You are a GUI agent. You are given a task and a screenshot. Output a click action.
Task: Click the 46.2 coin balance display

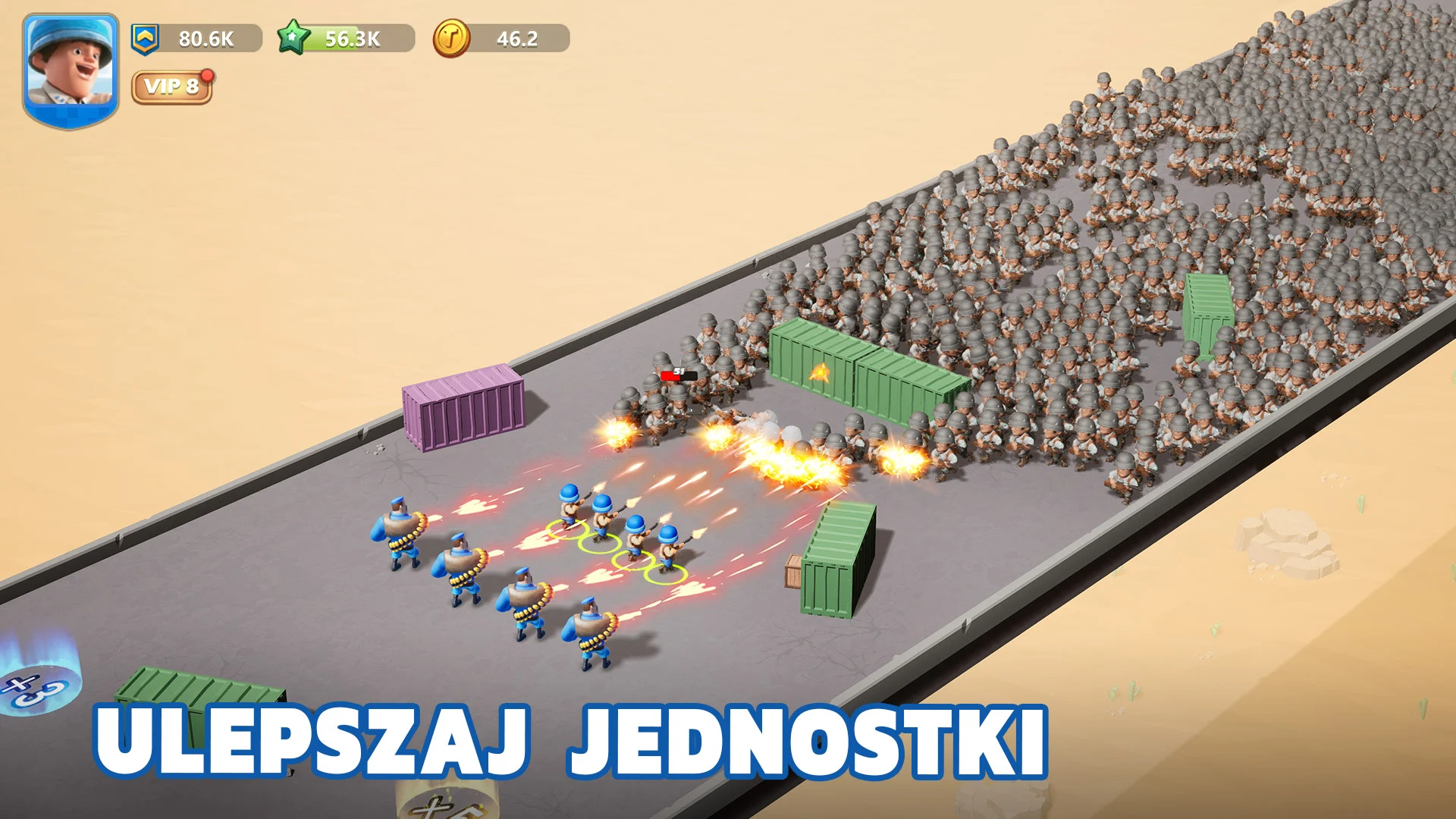tap(516, 37)
